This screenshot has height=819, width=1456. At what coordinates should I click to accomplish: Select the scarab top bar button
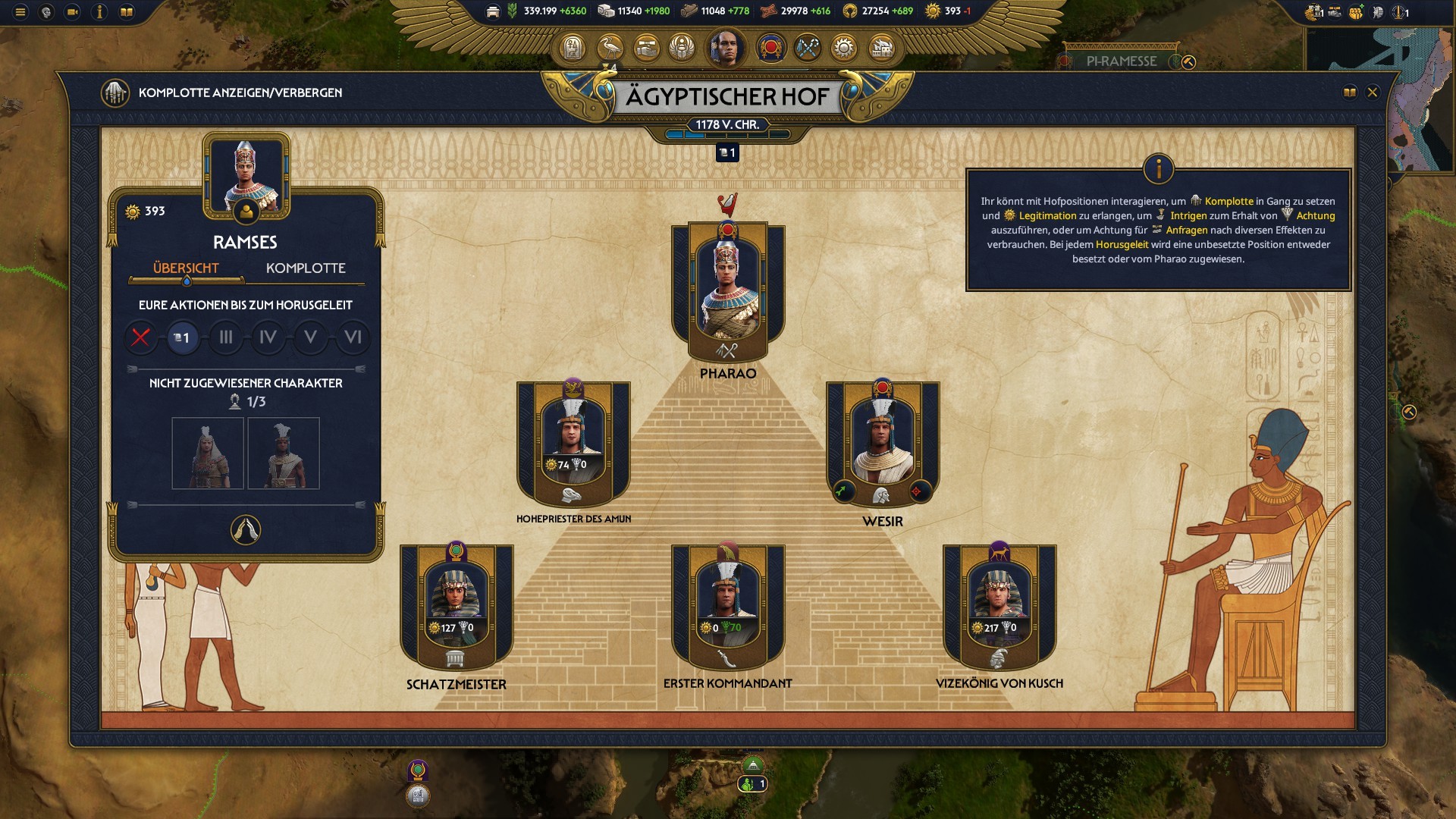pos(682,49)
